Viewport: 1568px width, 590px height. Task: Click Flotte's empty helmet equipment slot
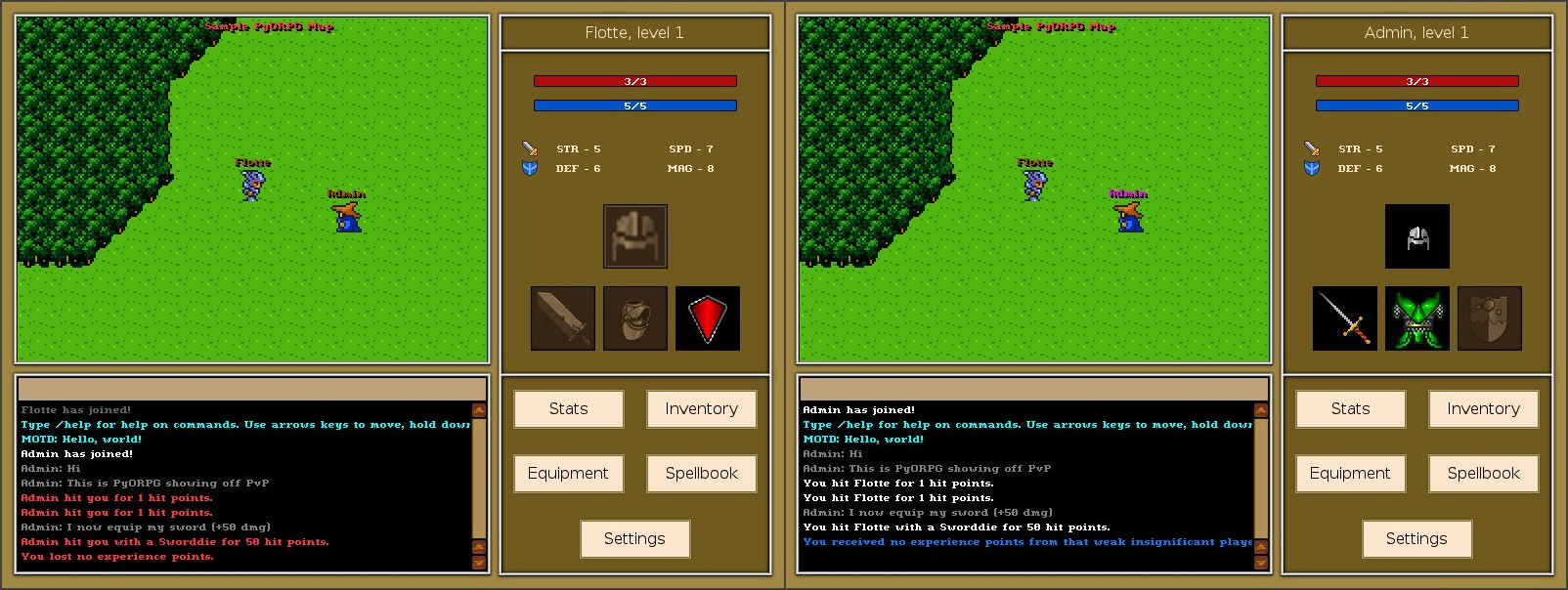point(635,236)
